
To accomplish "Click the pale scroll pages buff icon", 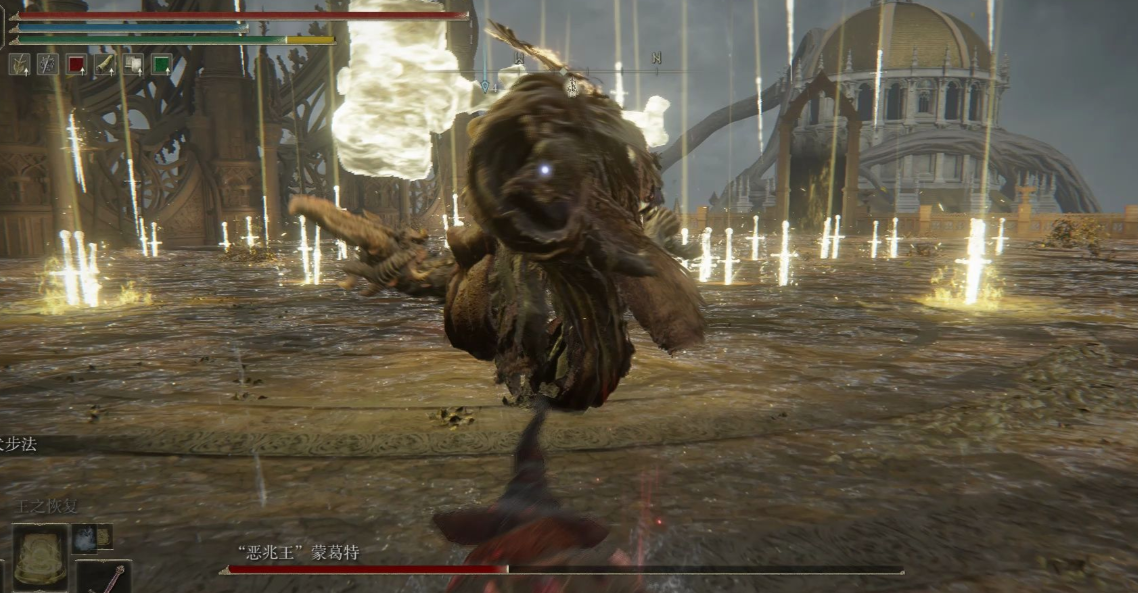I will click(132, 65).
